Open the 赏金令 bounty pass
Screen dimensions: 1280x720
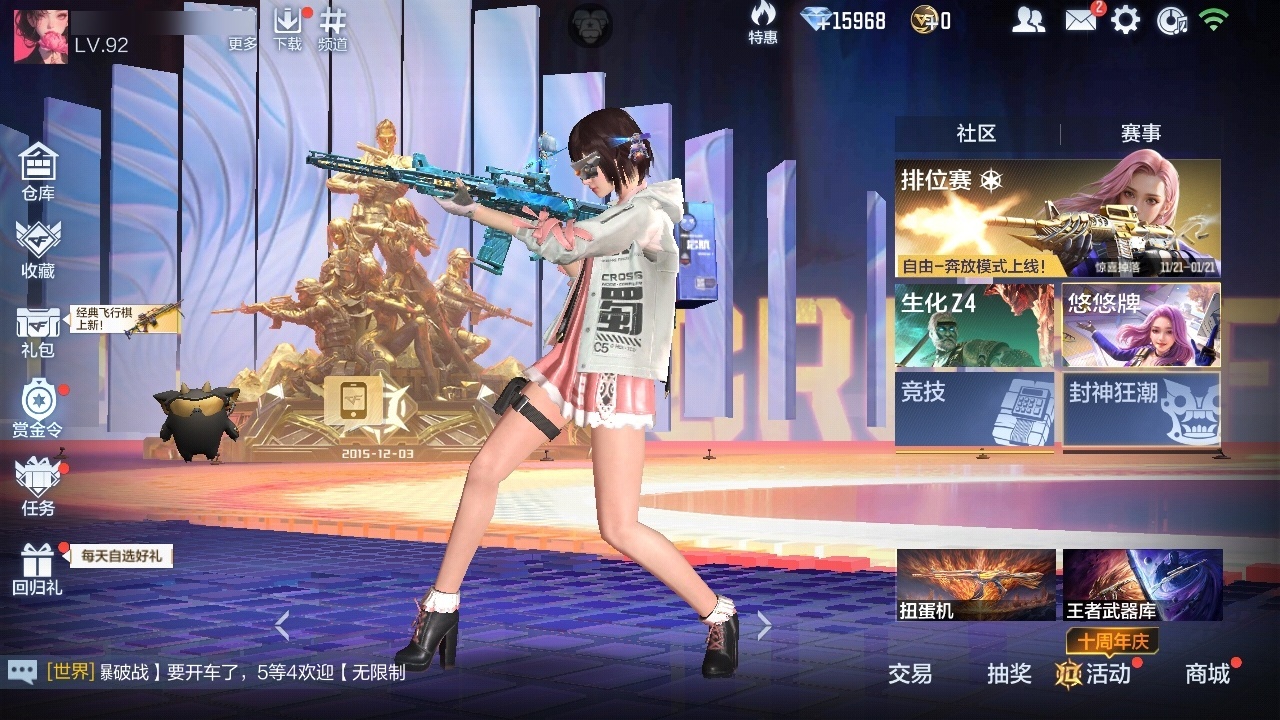point(37,407)
